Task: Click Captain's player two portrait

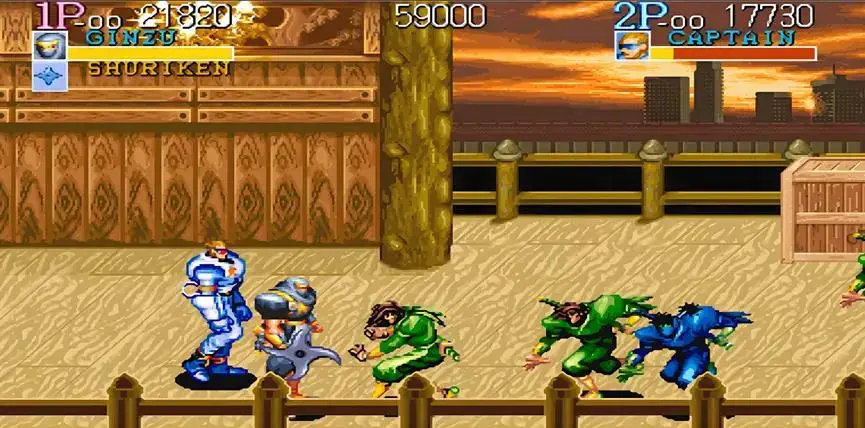Action: coord(630,46)
